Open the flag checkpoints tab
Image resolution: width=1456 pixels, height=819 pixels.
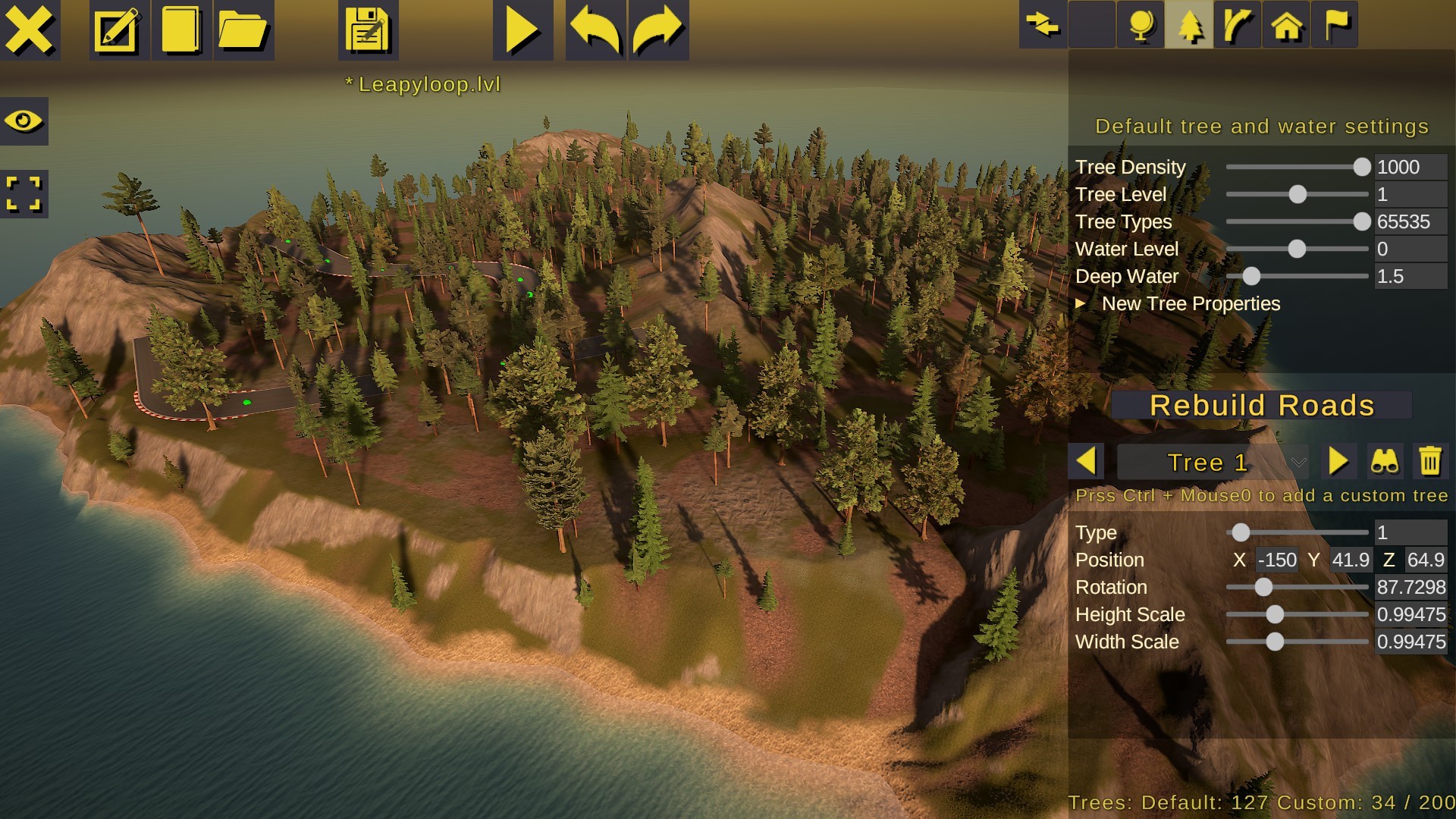point(1335,25)
